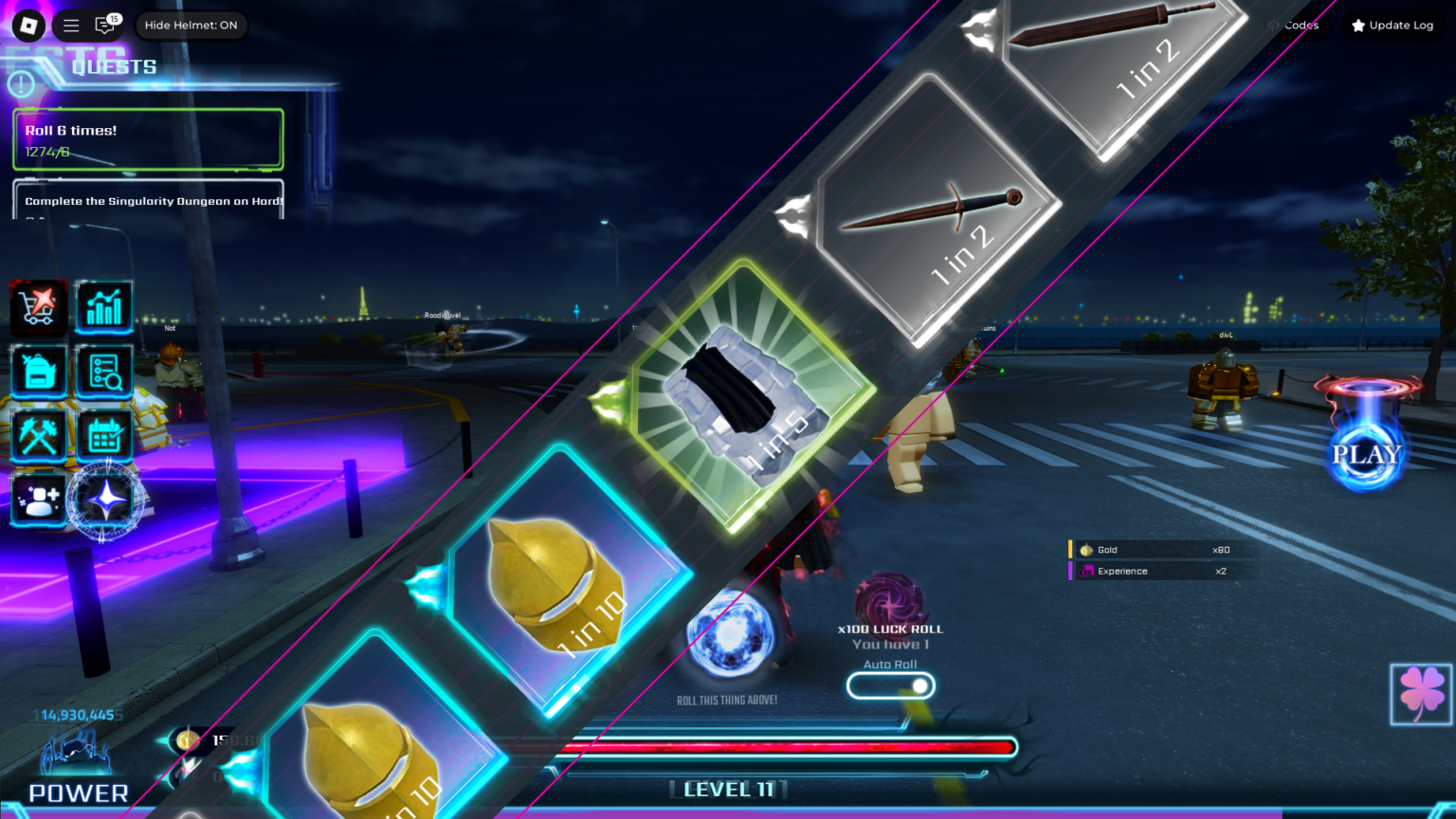Toggle the Hide Helmet option
Screen dimensions: 1456x819
click(x=191, y=26)
